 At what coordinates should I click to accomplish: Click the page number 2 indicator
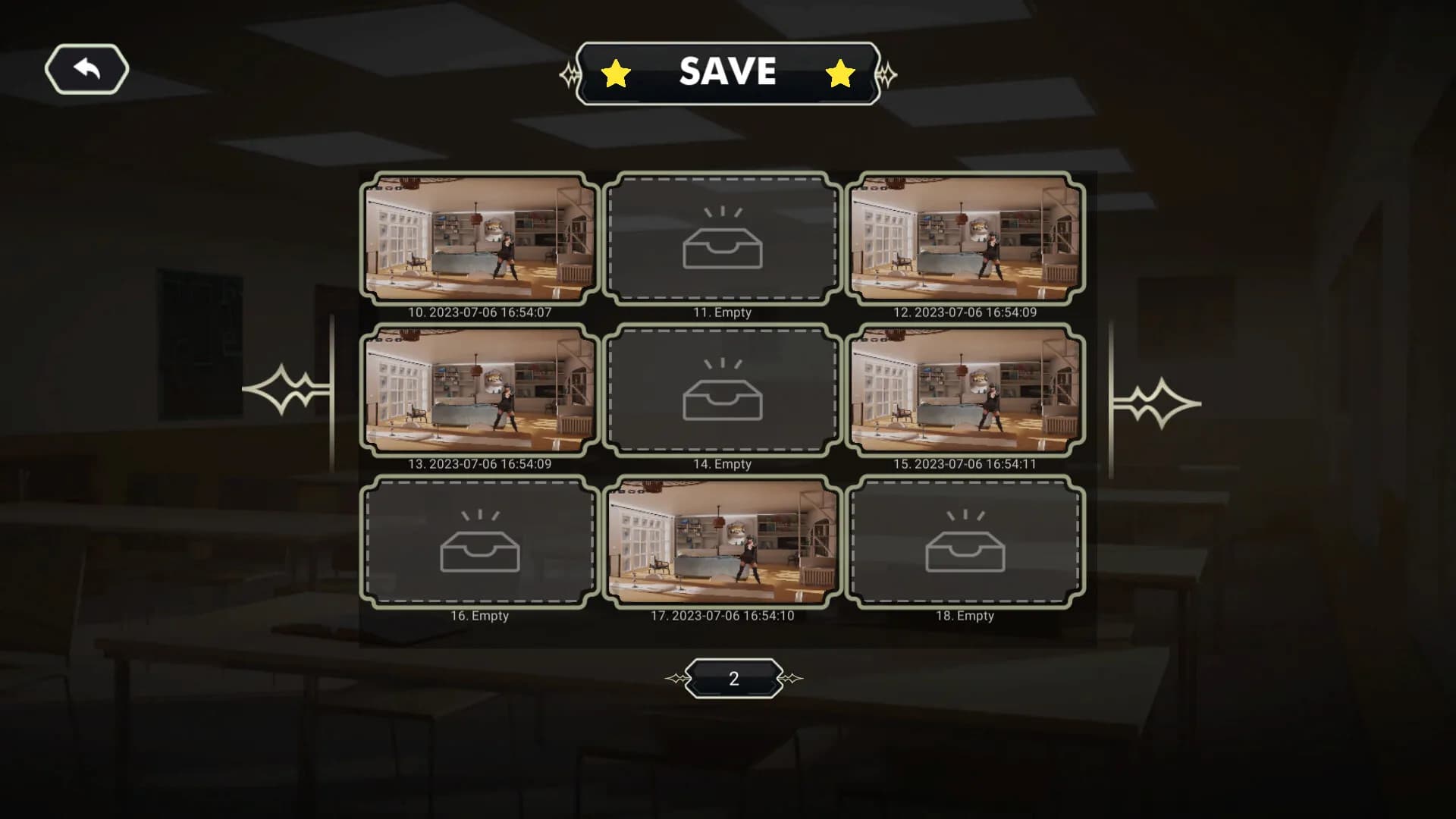pos(733,677)
